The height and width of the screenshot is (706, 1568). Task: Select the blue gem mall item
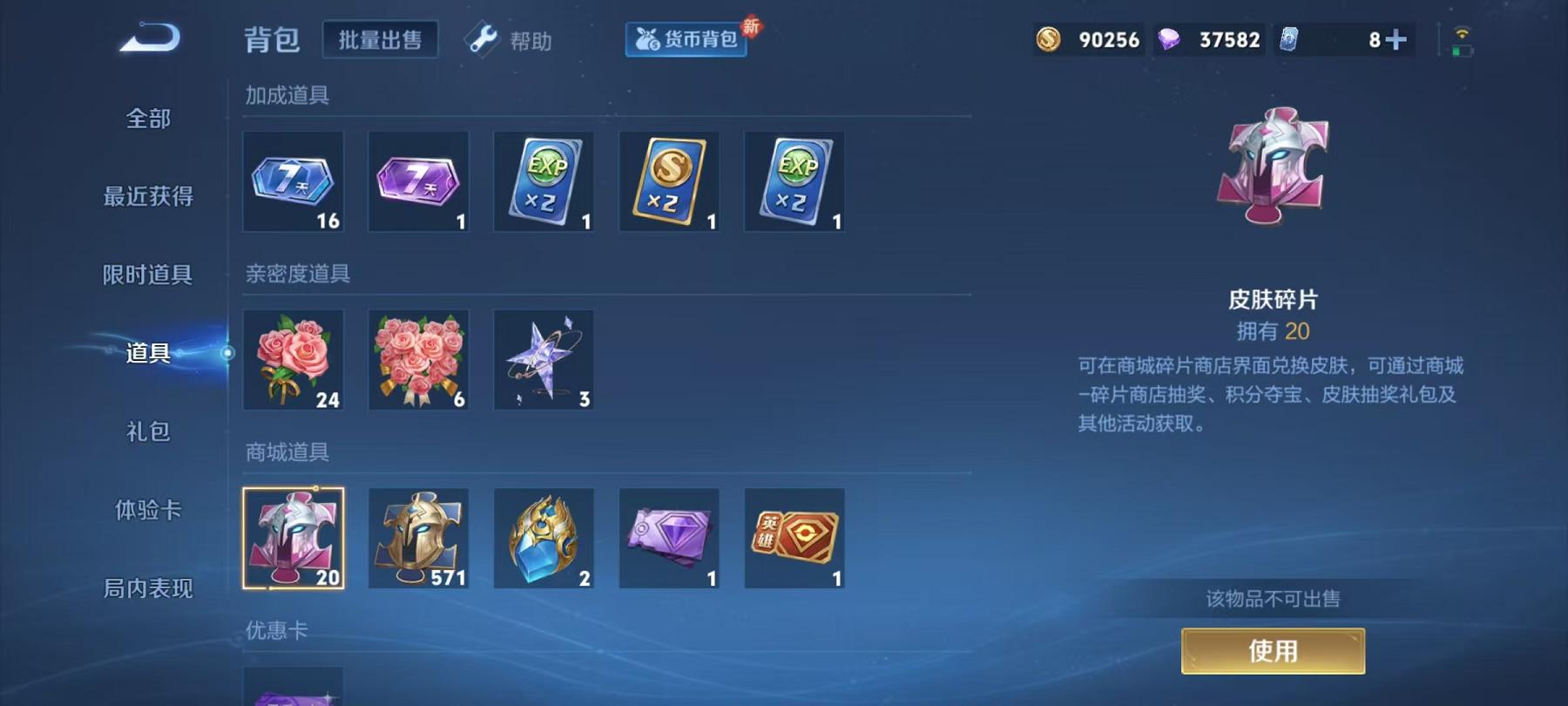pos(544,538)
